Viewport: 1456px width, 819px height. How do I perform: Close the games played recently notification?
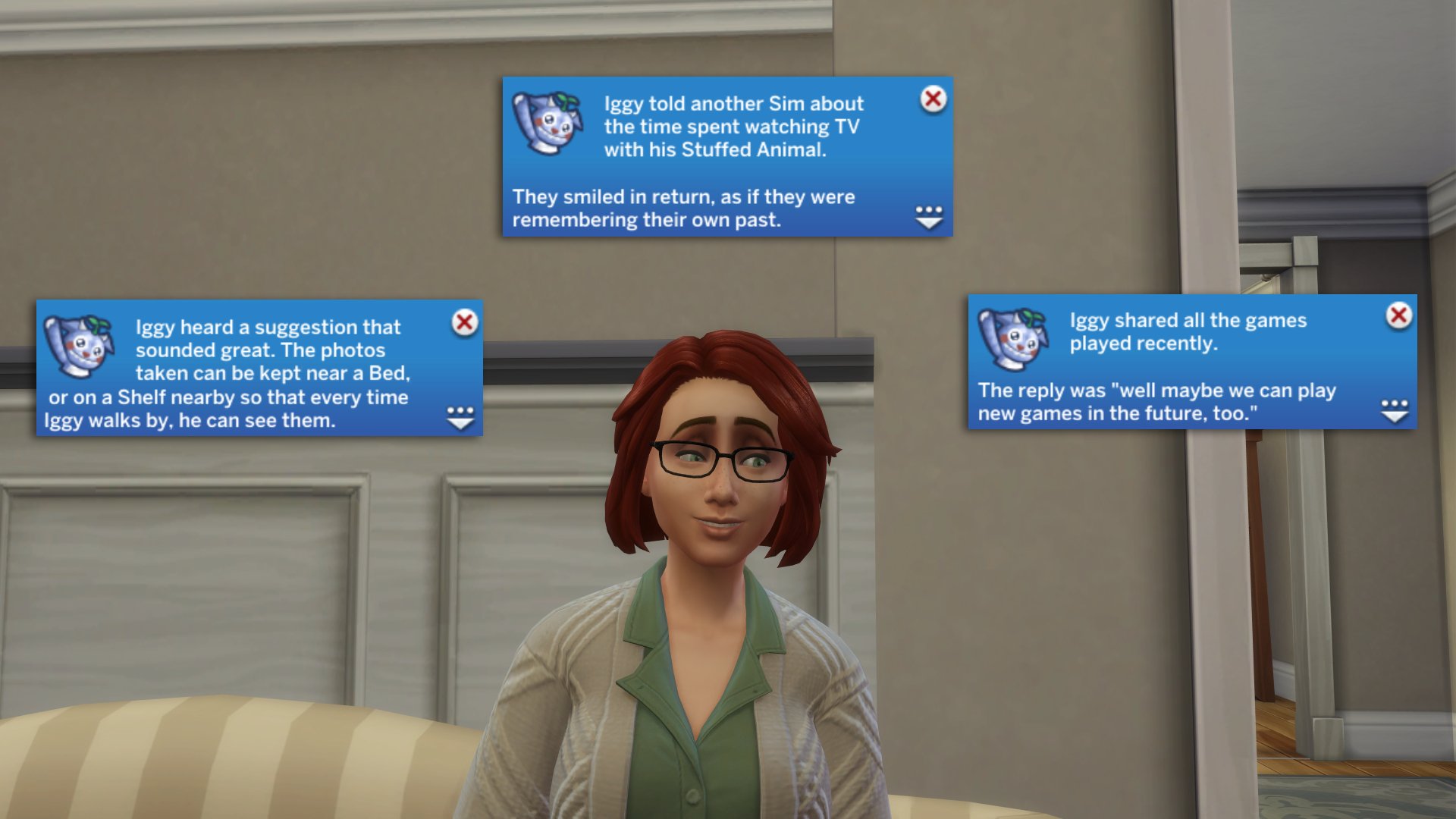coord(1398,315)
